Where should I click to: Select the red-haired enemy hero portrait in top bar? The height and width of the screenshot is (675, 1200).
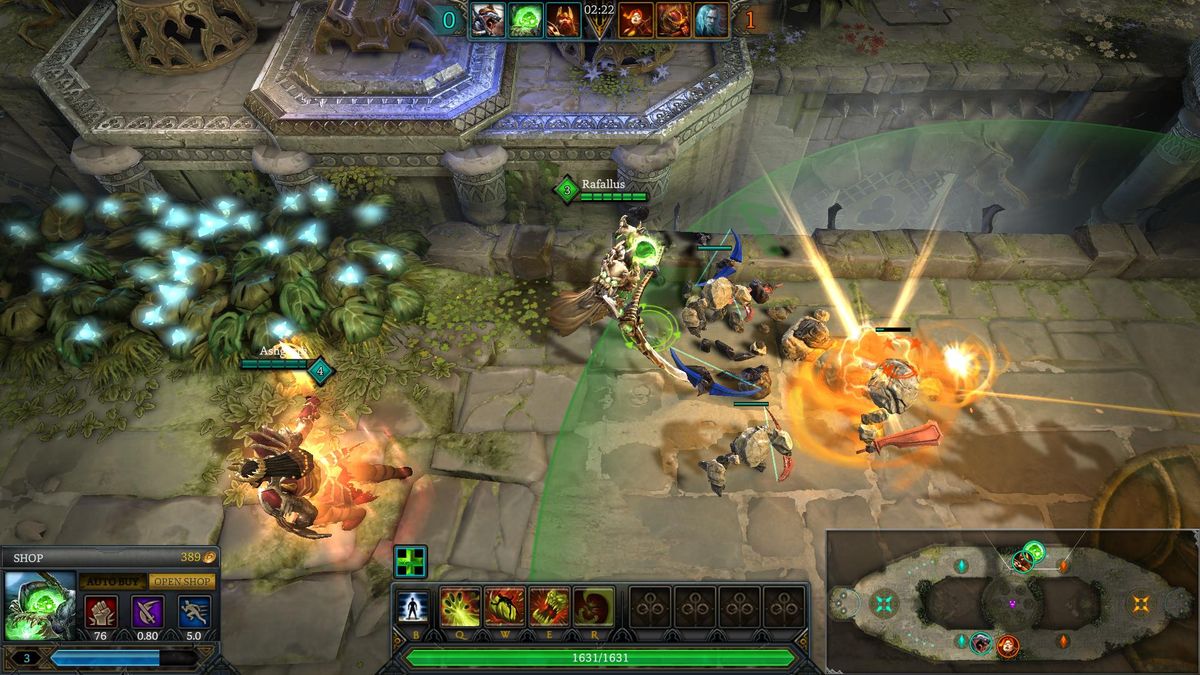pos(636,20)
